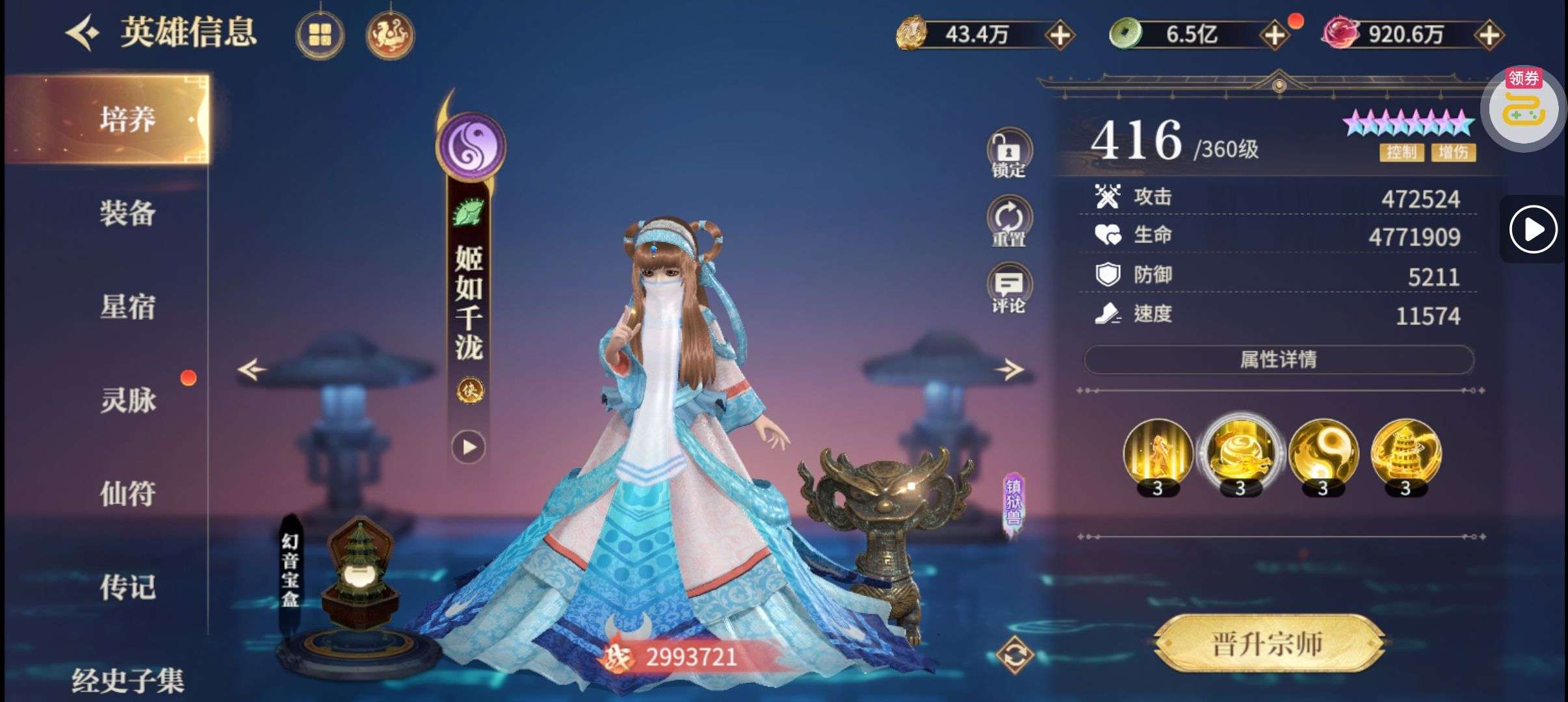The width and height of the screenshot is (1568, 702).
Task: Open 属性详情 attribute details
Action: click(1278, 359)
